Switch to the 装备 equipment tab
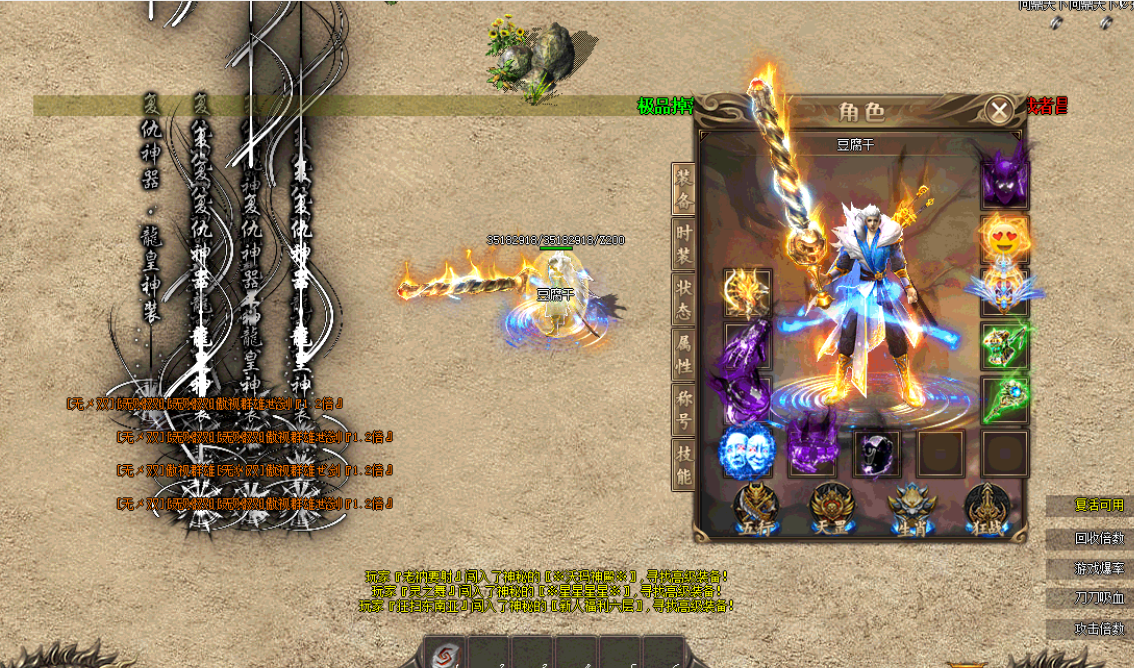This screenshot has width=1134, height=668. [x=683, y=188]
